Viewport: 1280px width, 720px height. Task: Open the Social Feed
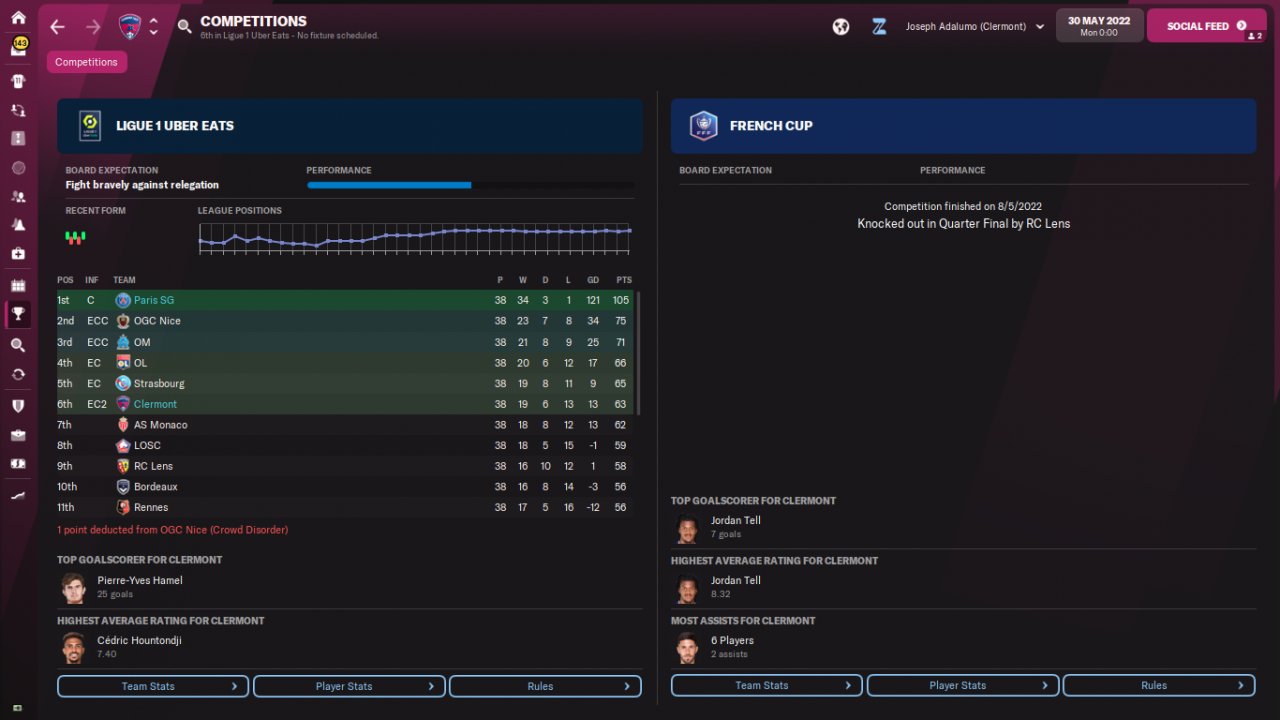[1206, 26]
